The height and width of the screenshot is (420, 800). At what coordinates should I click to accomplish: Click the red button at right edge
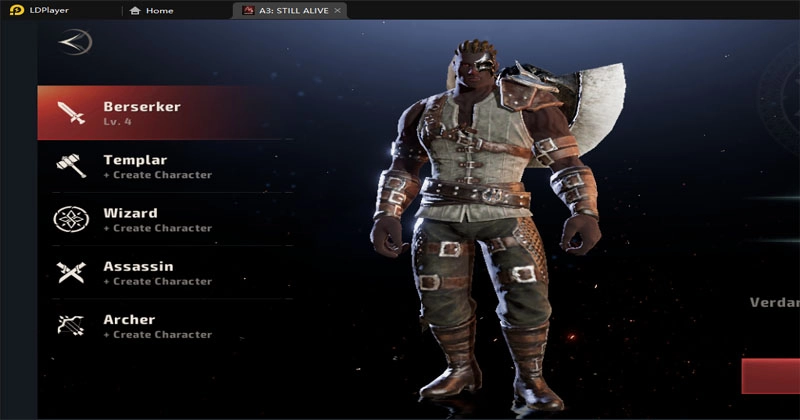coord(771,376)
